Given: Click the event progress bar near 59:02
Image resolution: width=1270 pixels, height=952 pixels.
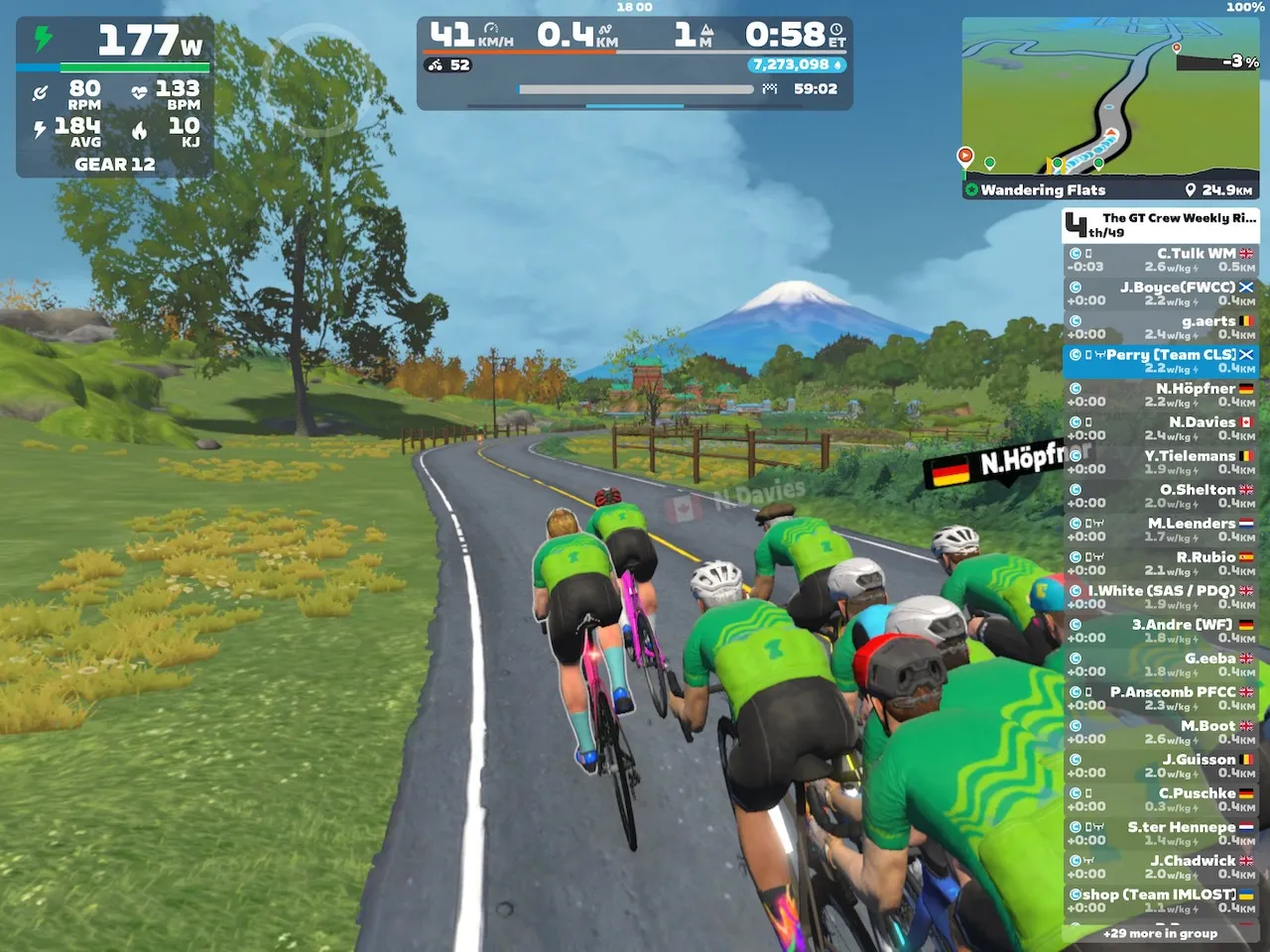Looking at the screenshot, I should [x=635, y=88].
